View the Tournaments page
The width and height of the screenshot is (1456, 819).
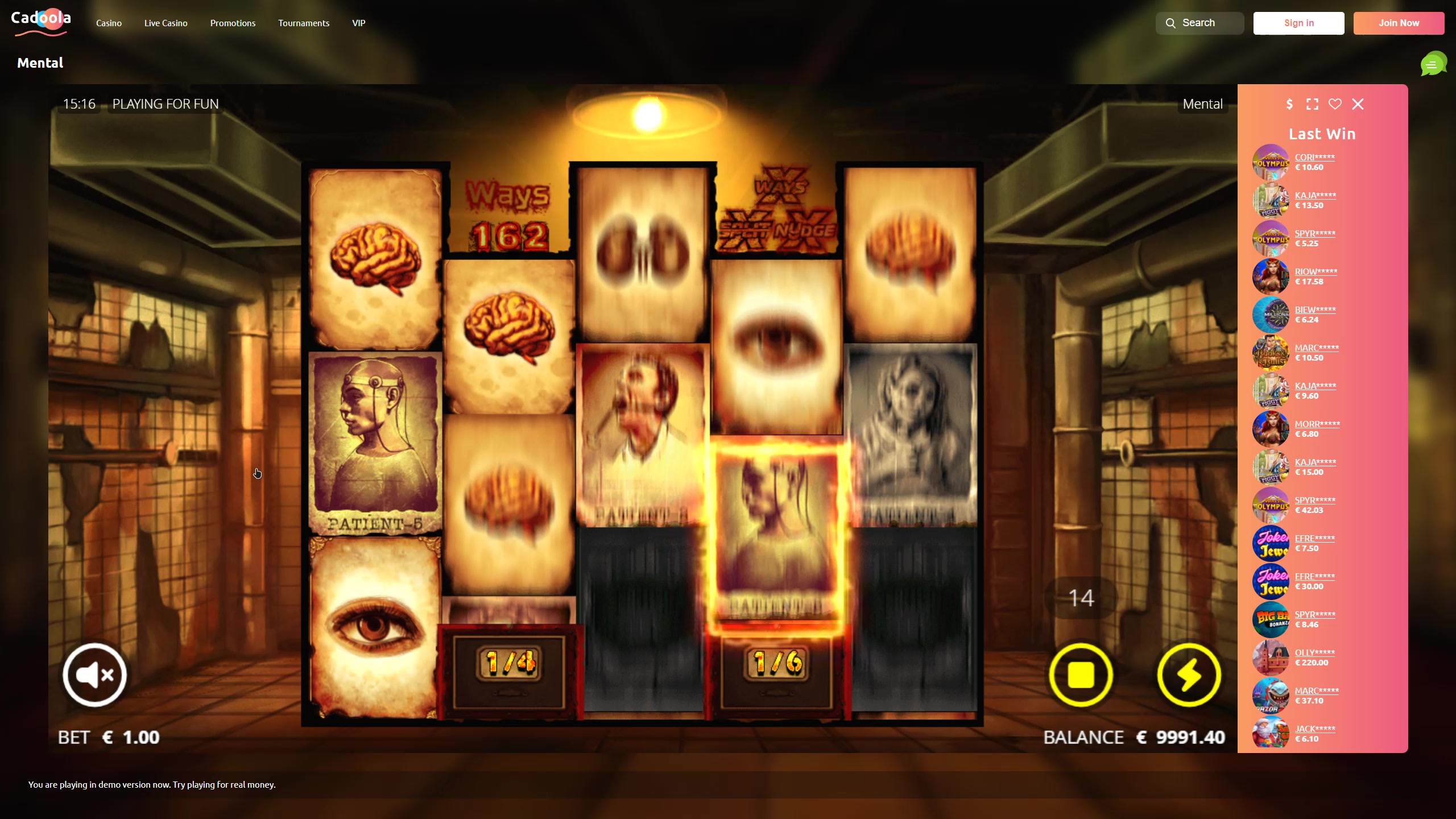click(304, 23)
